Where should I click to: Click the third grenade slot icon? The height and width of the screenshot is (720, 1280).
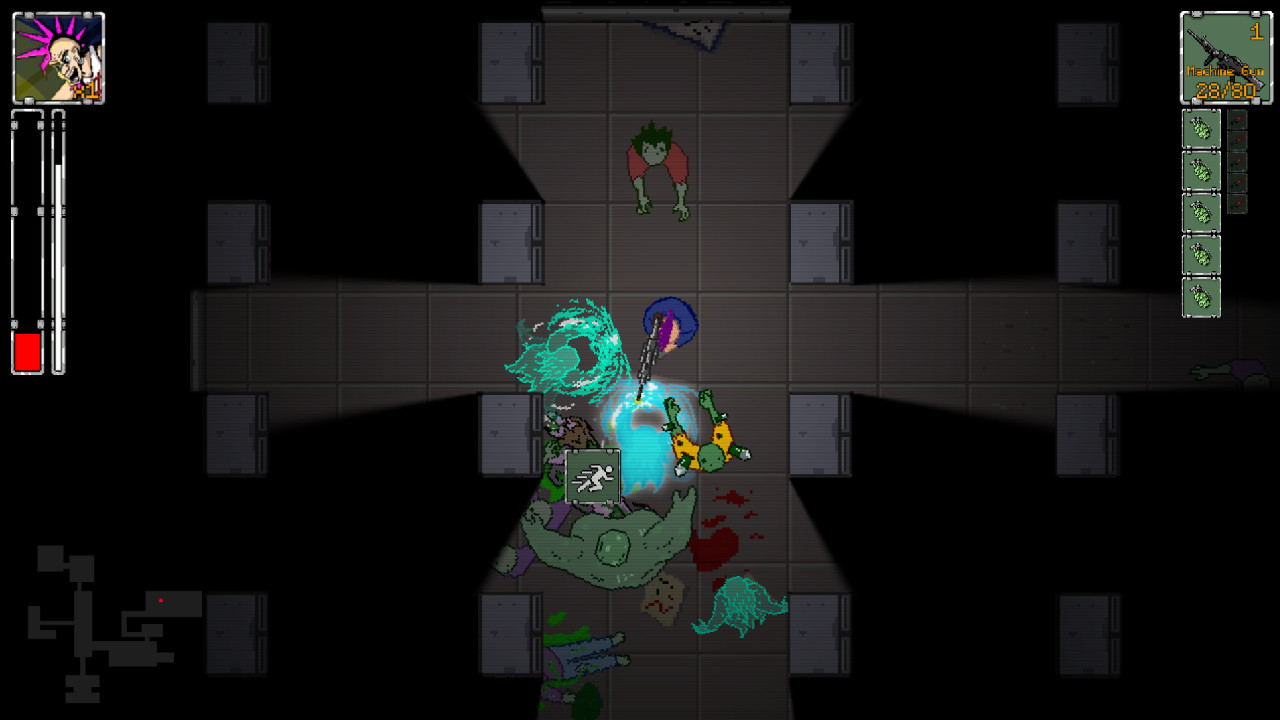point(1201,212)
